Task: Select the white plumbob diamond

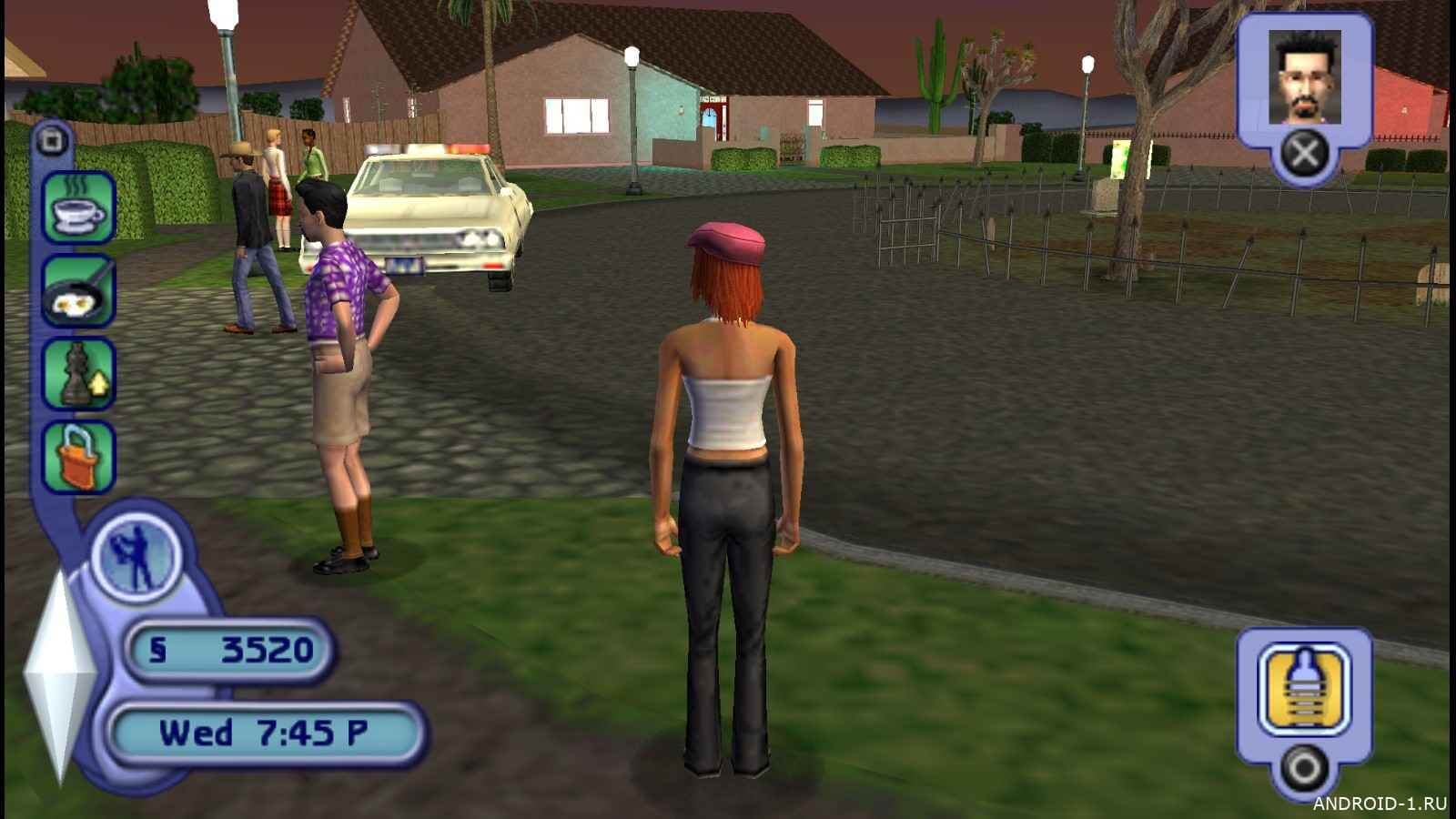Action: pos(58,673)
